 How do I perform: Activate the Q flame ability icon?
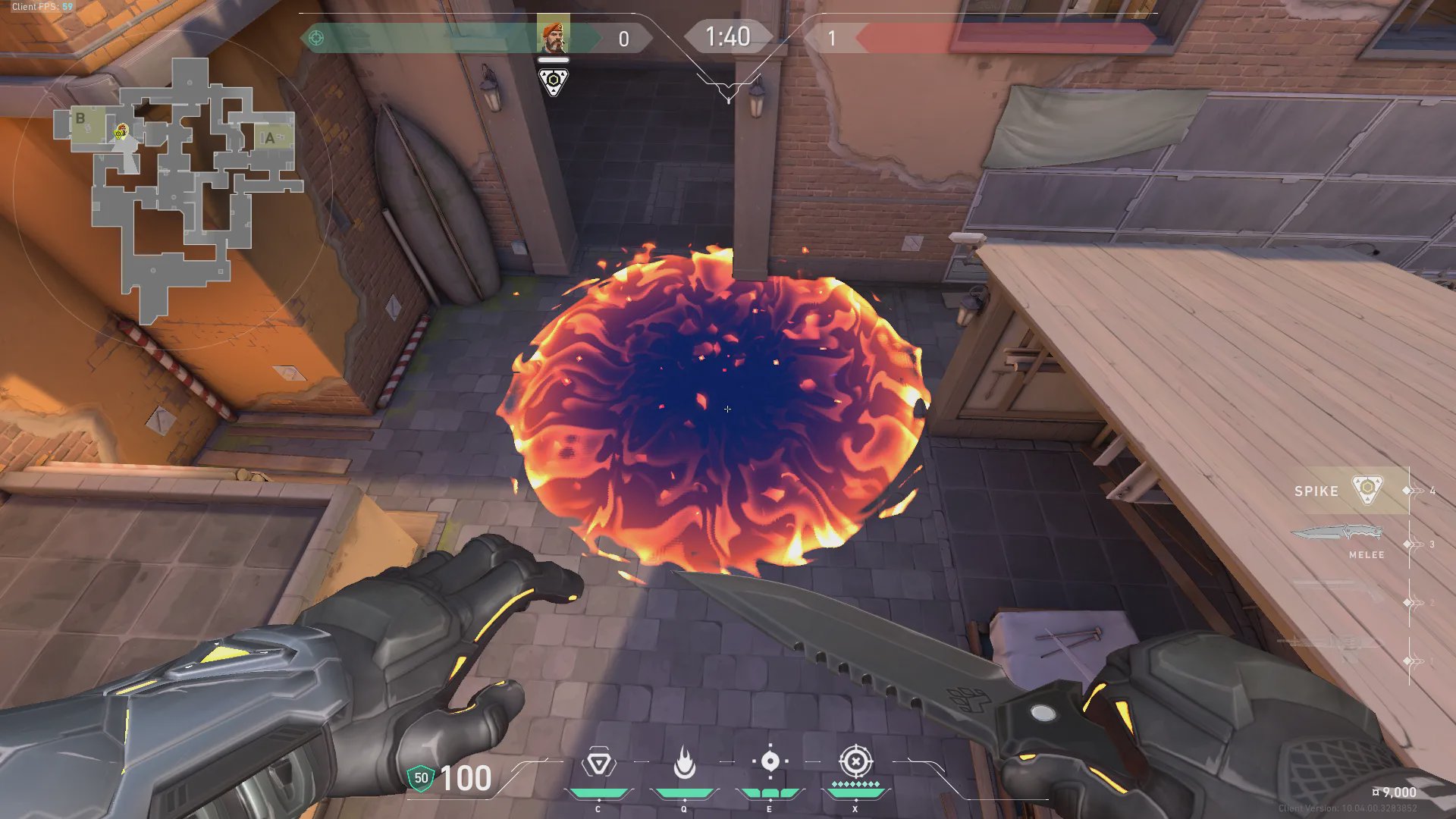coord(684,763)
